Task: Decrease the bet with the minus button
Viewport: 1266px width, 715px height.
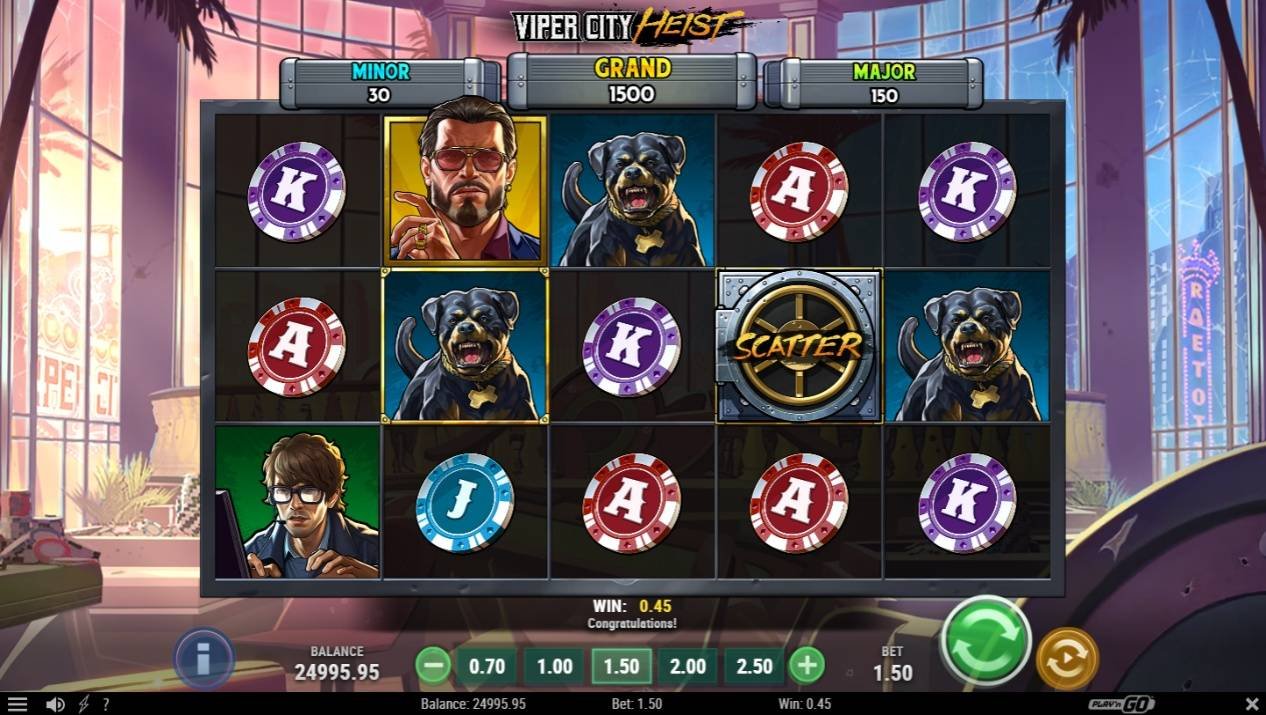Action: (x=433, y=665)
